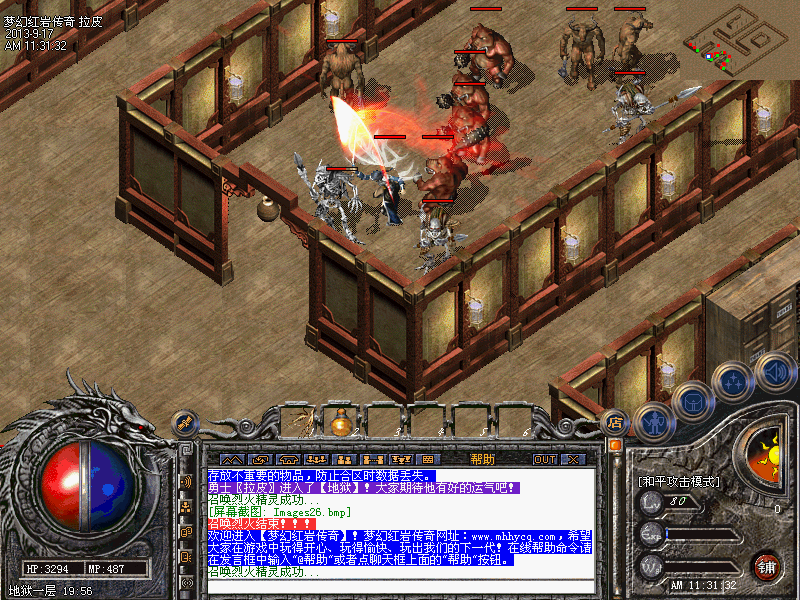This screenshot has width=800, height=600.
Task: Close the game with the X button
Action: [x=573, y=459]
